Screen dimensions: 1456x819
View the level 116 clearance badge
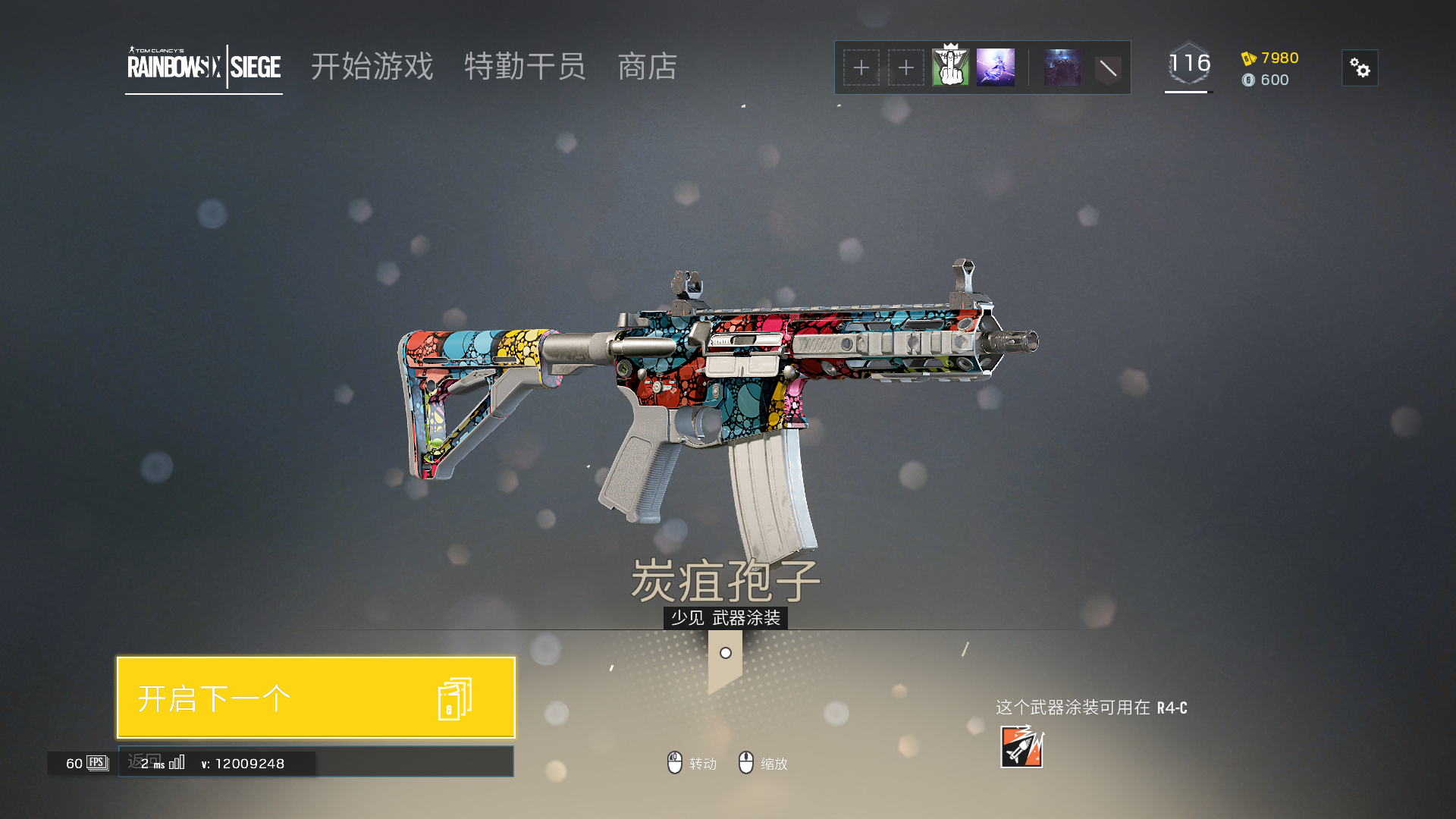[1189, 64]
